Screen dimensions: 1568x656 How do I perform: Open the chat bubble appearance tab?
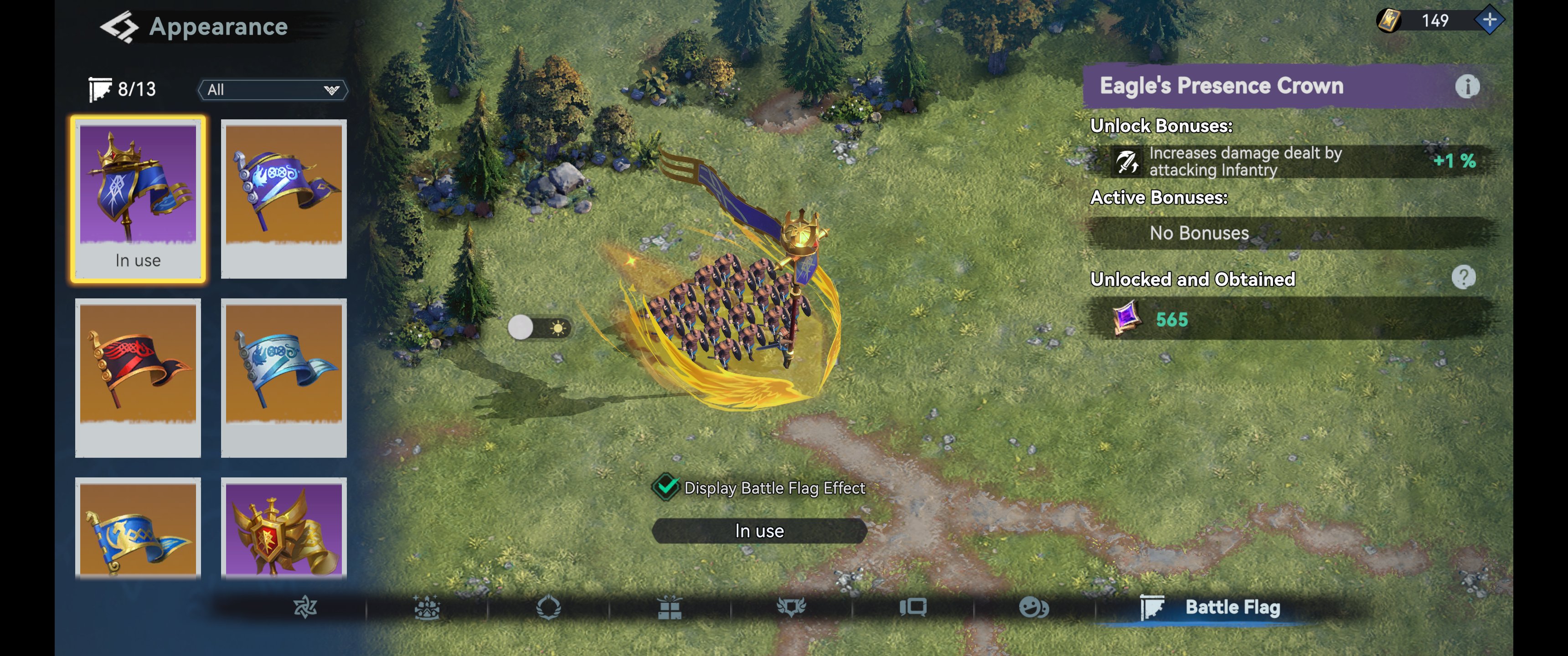913,607
